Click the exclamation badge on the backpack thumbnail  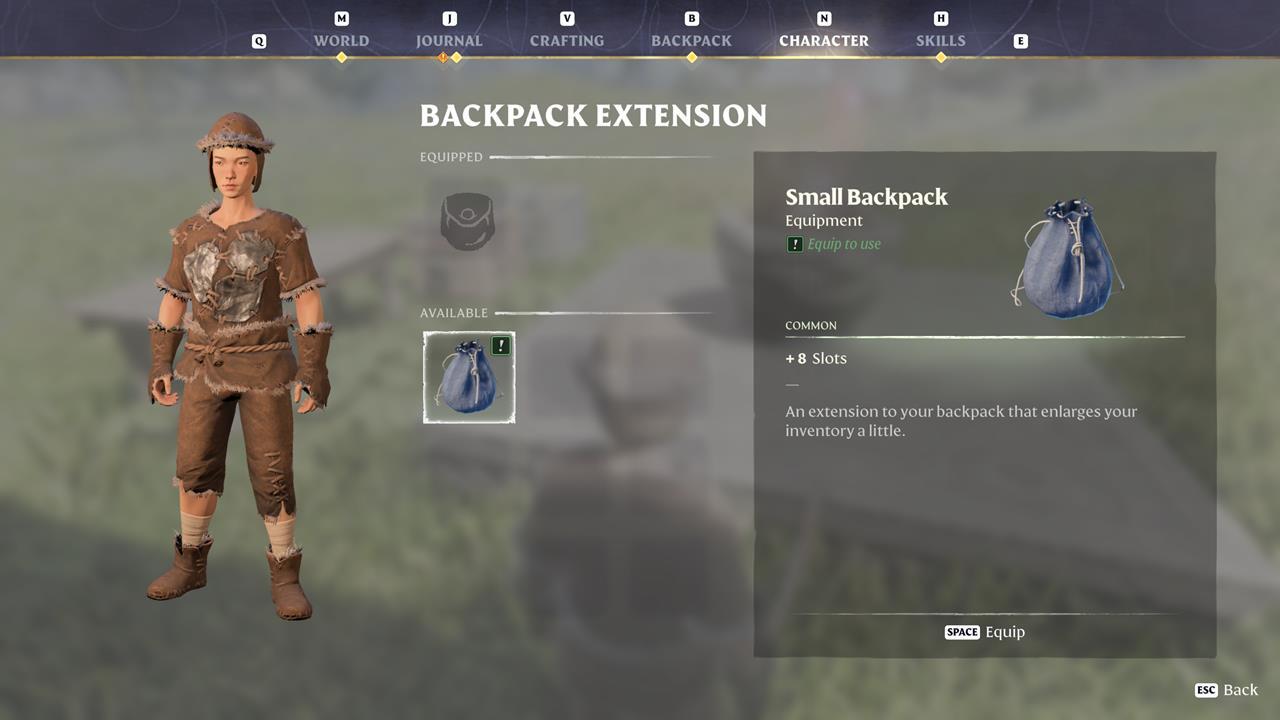tap(500, 344)
